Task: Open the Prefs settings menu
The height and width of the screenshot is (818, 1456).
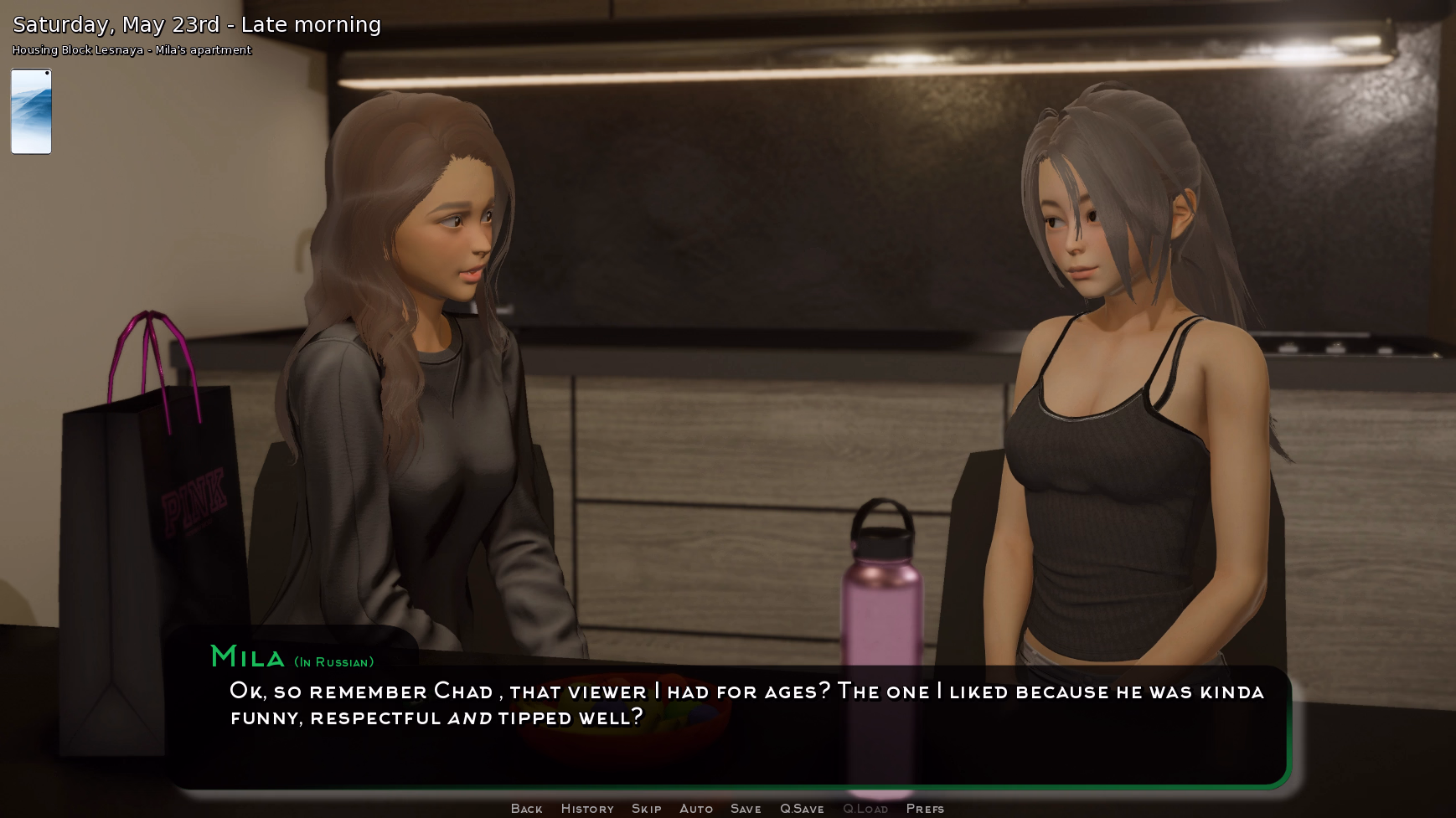Action: [926, 808]
